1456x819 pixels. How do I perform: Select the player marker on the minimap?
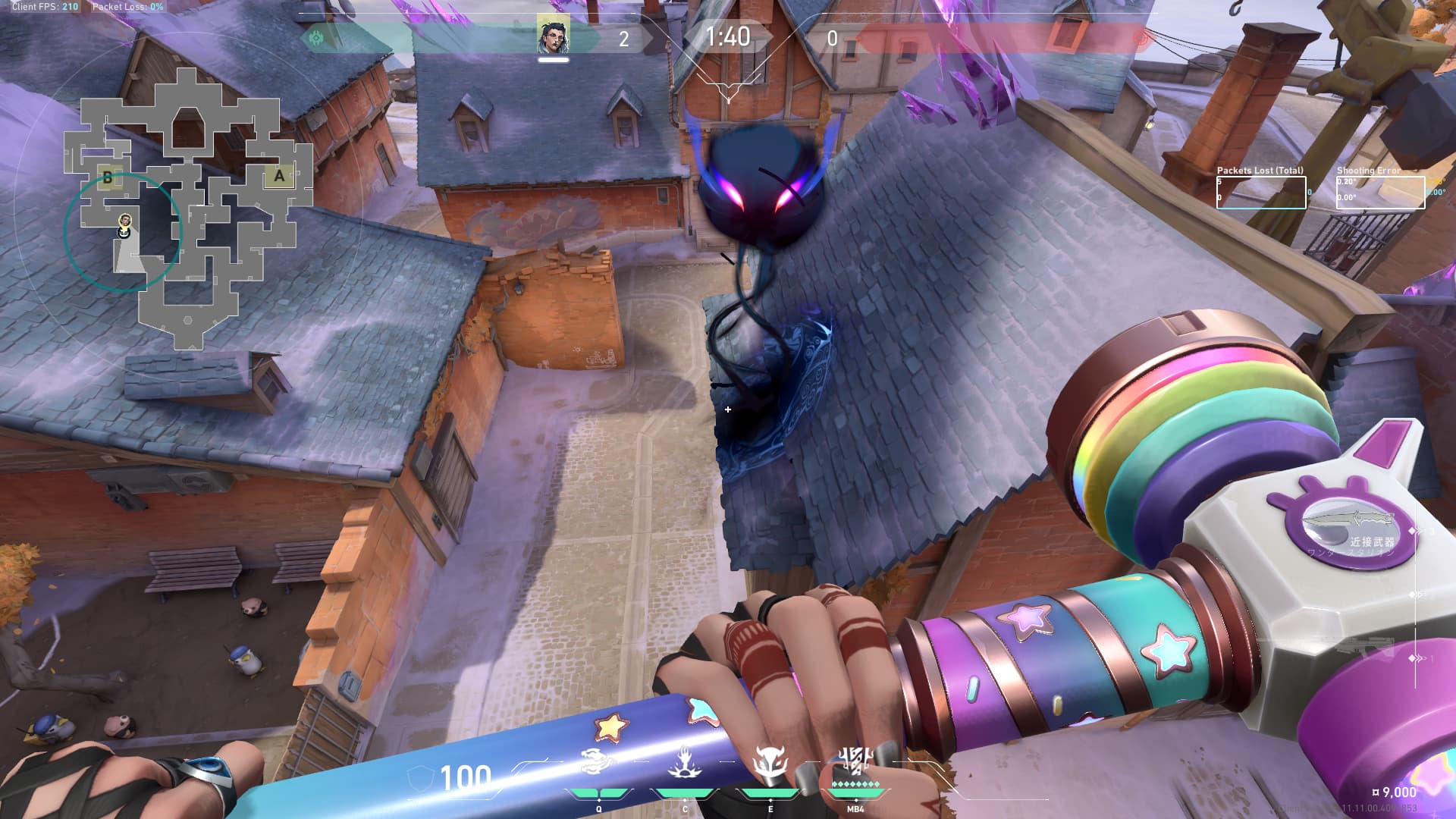[x=125, y=221]
